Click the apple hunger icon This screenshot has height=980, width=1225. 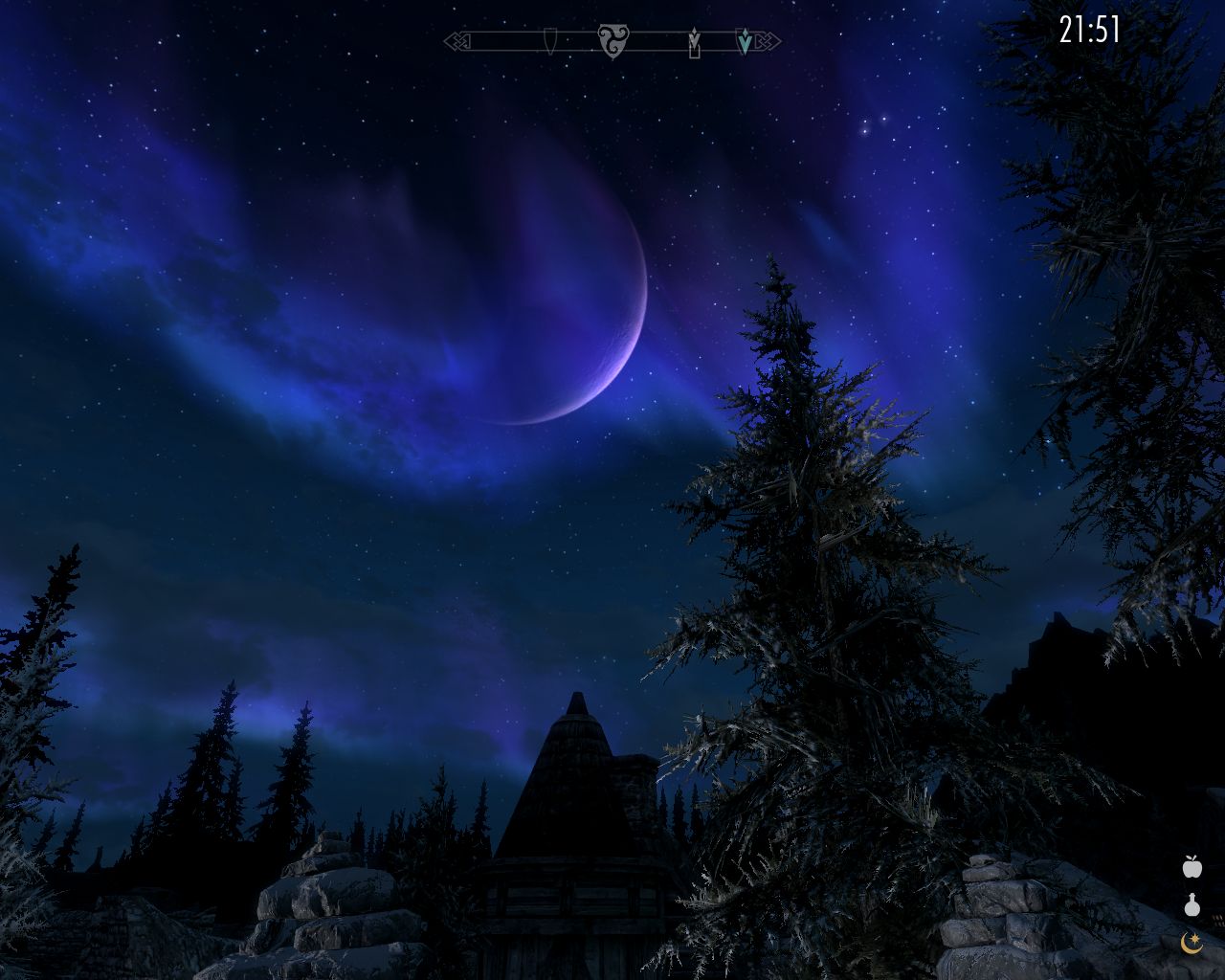pos(1192,867)
